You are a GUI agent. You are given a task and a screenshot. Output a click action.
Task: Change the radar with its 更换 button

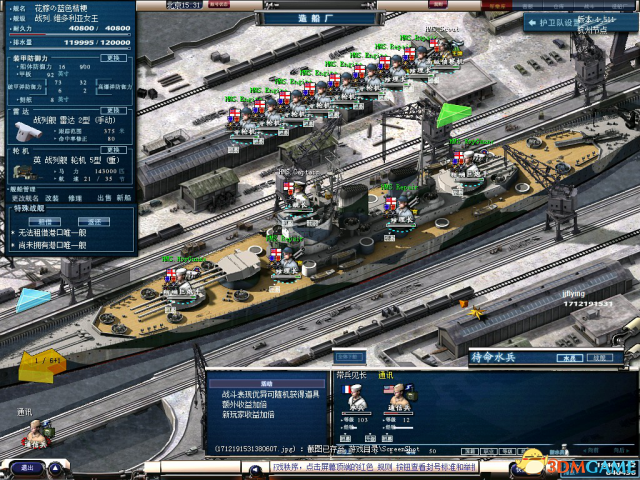point(114,111)
